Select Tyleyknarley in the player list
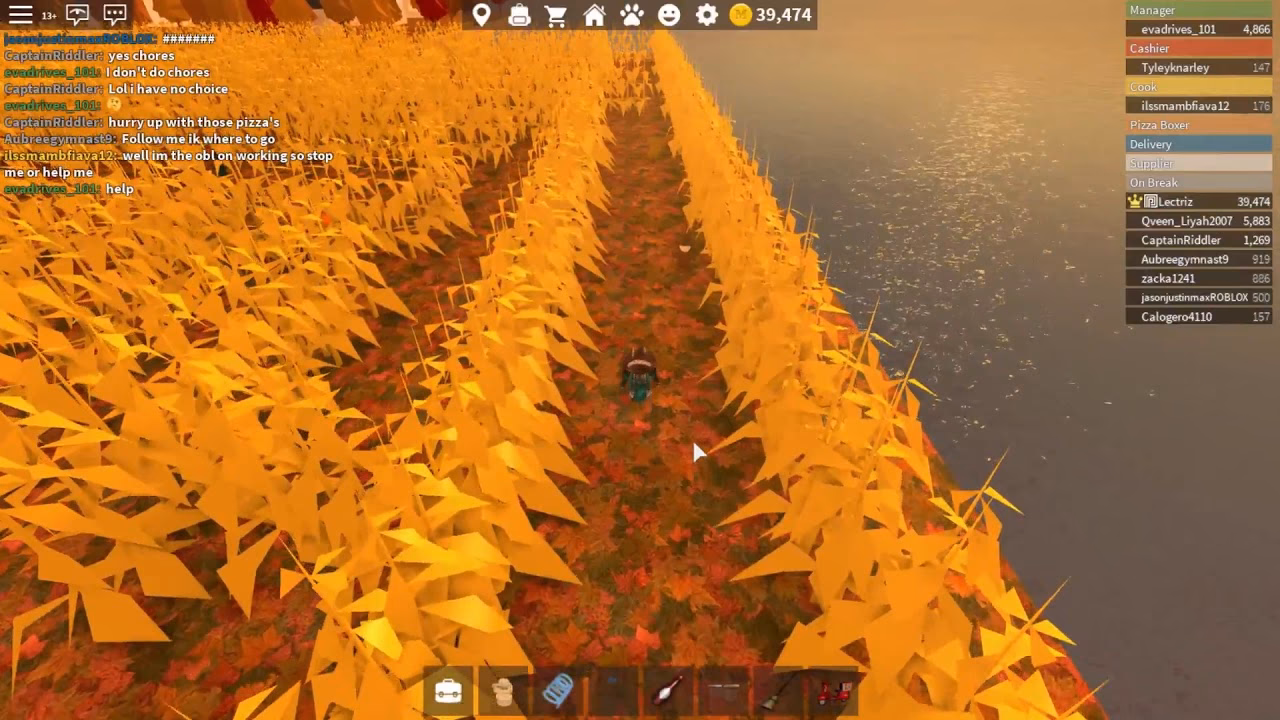The image size is (1280, 720). click(1175, 67)
